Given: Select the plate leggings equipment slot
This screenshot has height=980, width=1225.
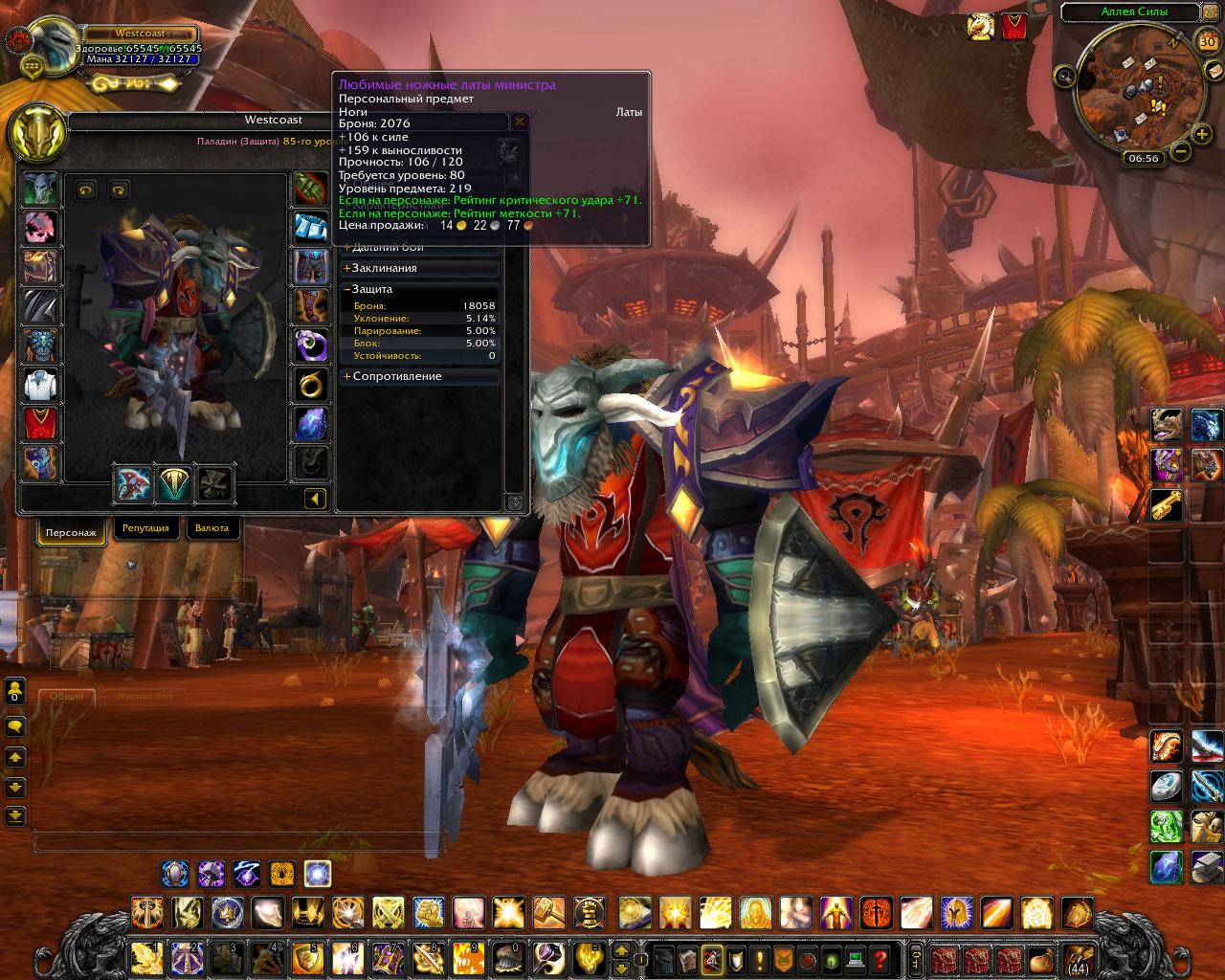Looking at the screenshot, I should click(310, 267).
